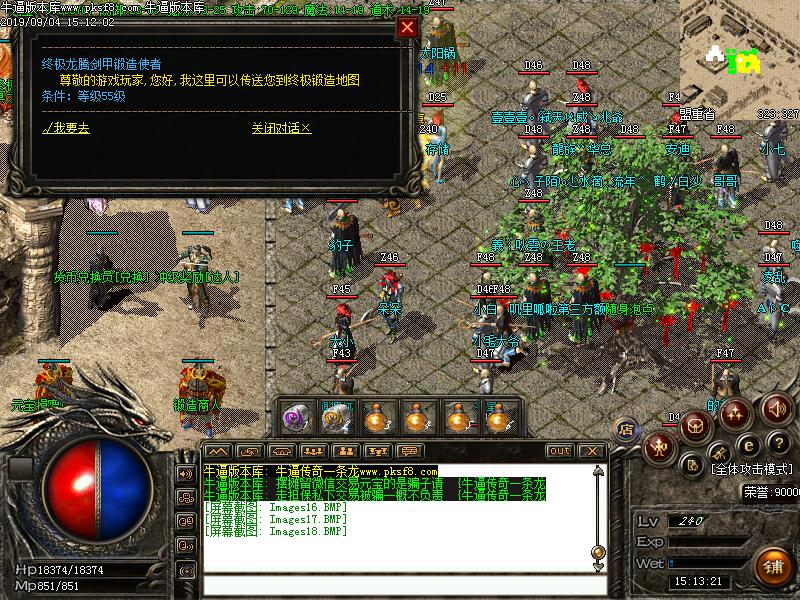Click the chat text input field
Screen dimensions: 800x600
[x=400, y=584]
